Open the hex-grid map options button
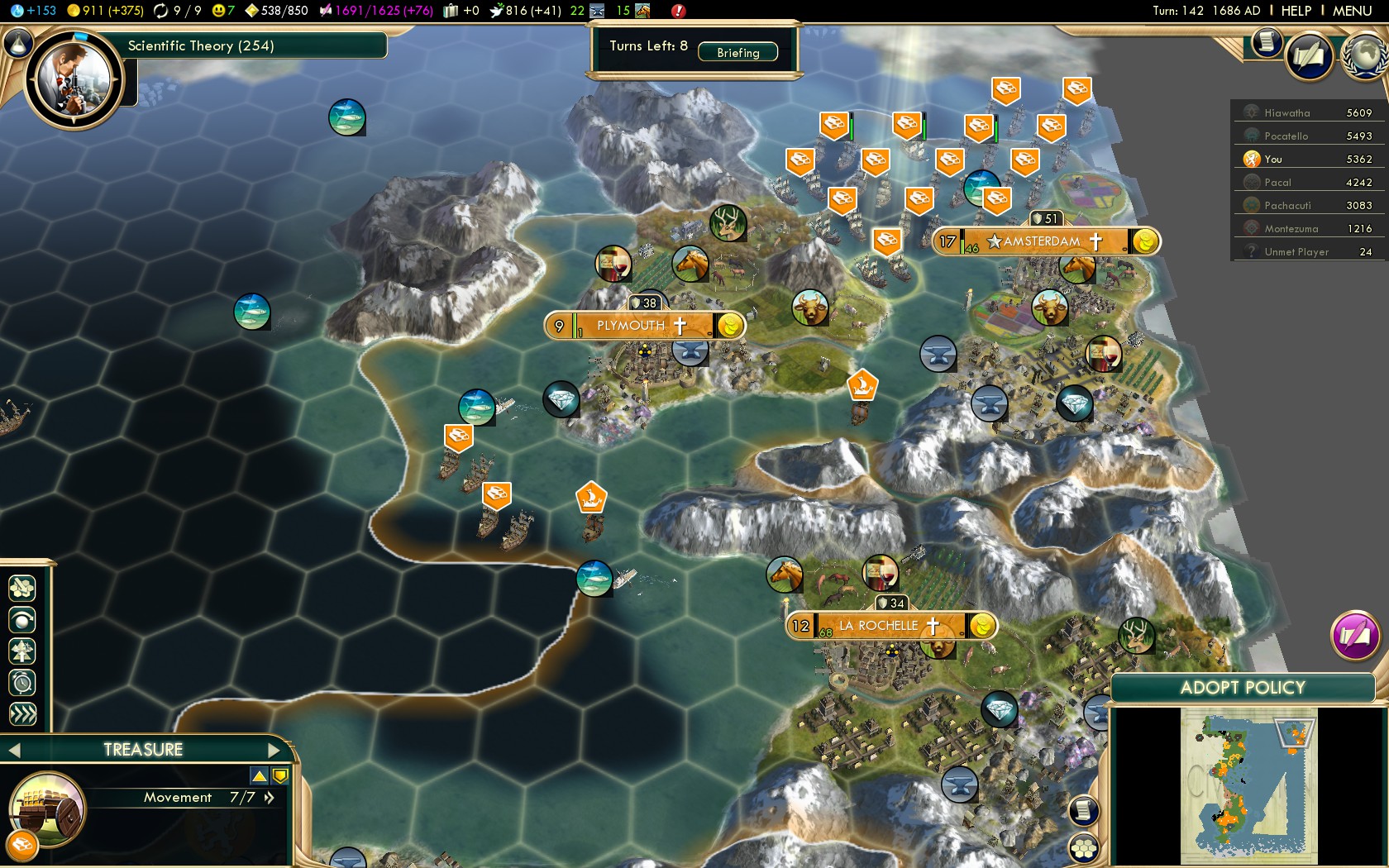Screen dimensions: 1389x868 (1083, 847)
